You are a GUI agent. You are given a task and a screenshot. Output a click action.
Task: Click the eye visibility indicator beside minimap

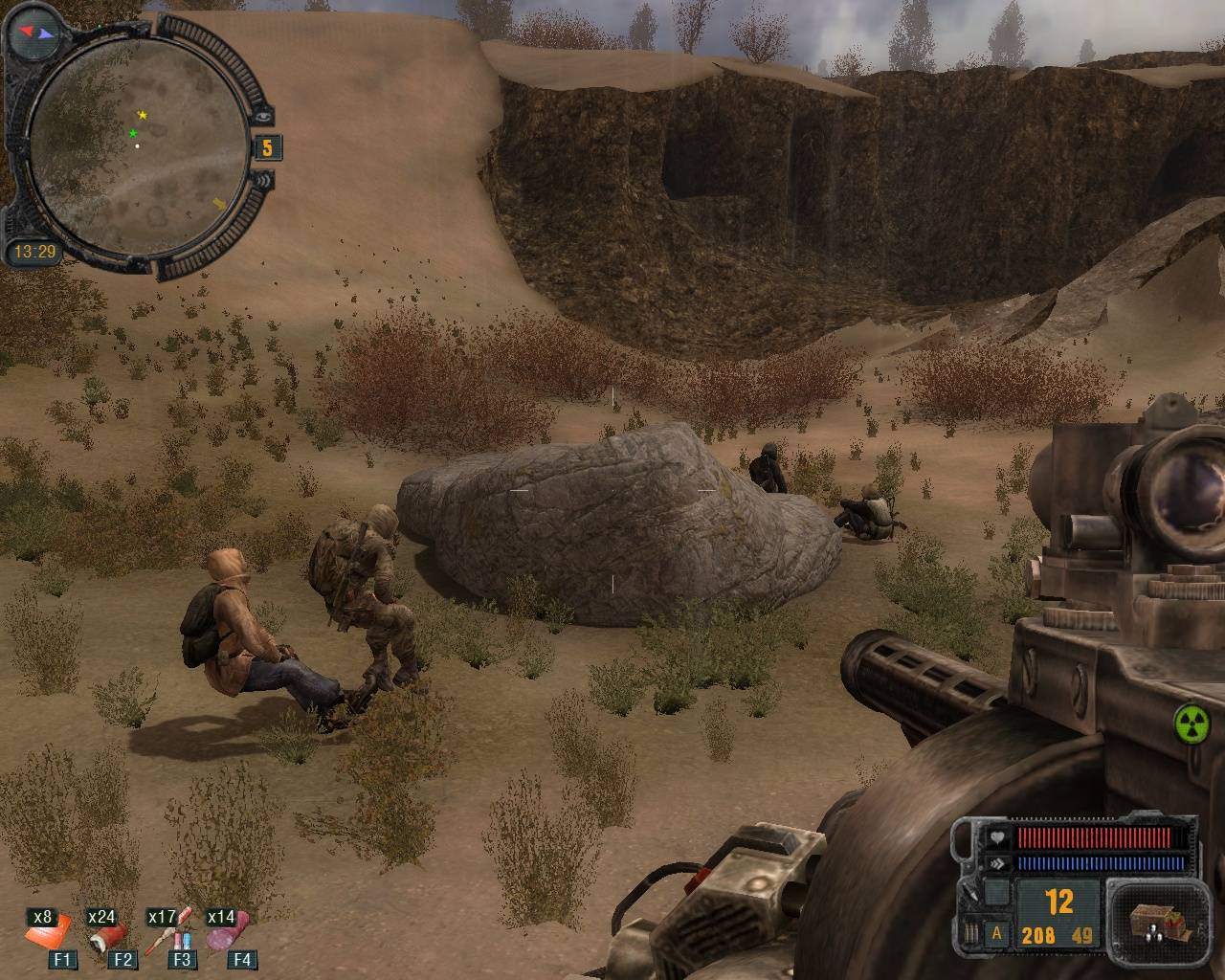click(x=266, y=115)
